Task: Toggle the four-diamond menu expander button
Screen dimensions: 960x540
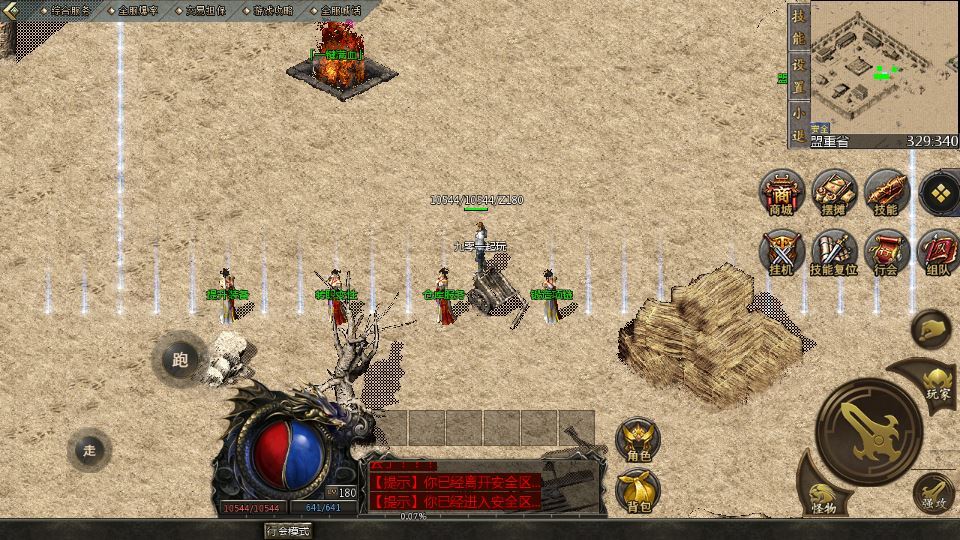Action: click(x=939, y=194)
